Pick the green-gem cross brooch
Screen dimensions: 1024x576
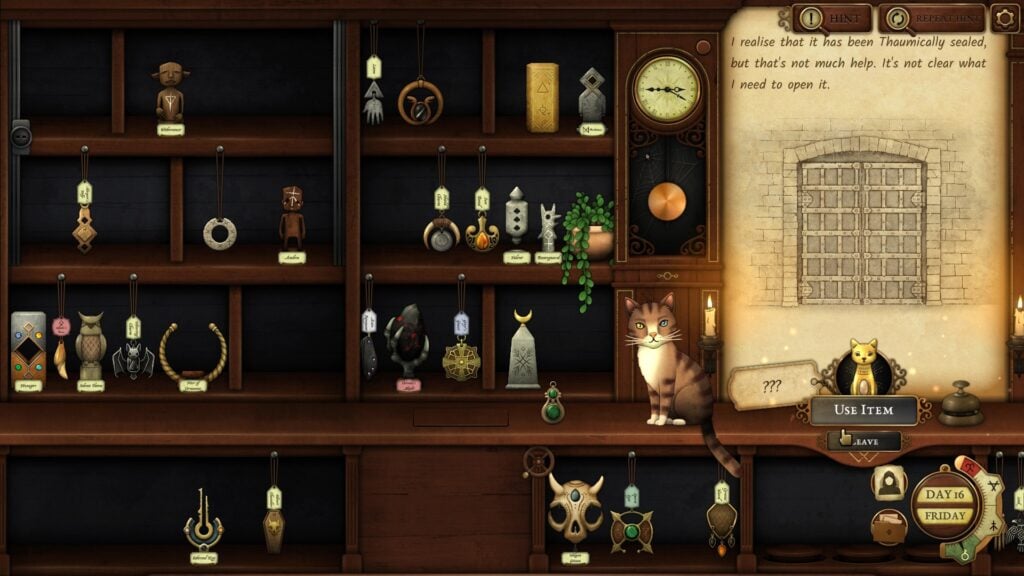(x=632, y=529)
